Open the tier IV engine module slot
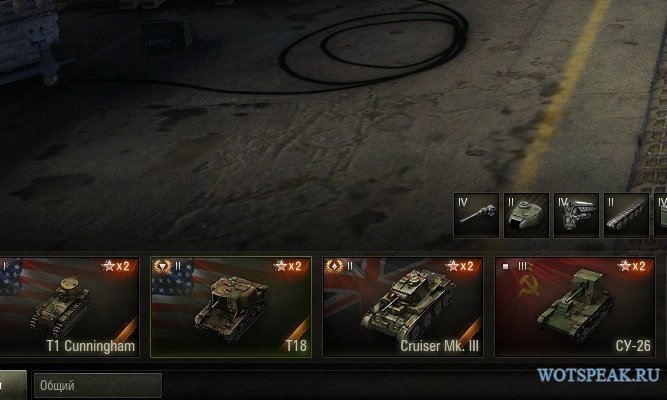 pos(576,215)
